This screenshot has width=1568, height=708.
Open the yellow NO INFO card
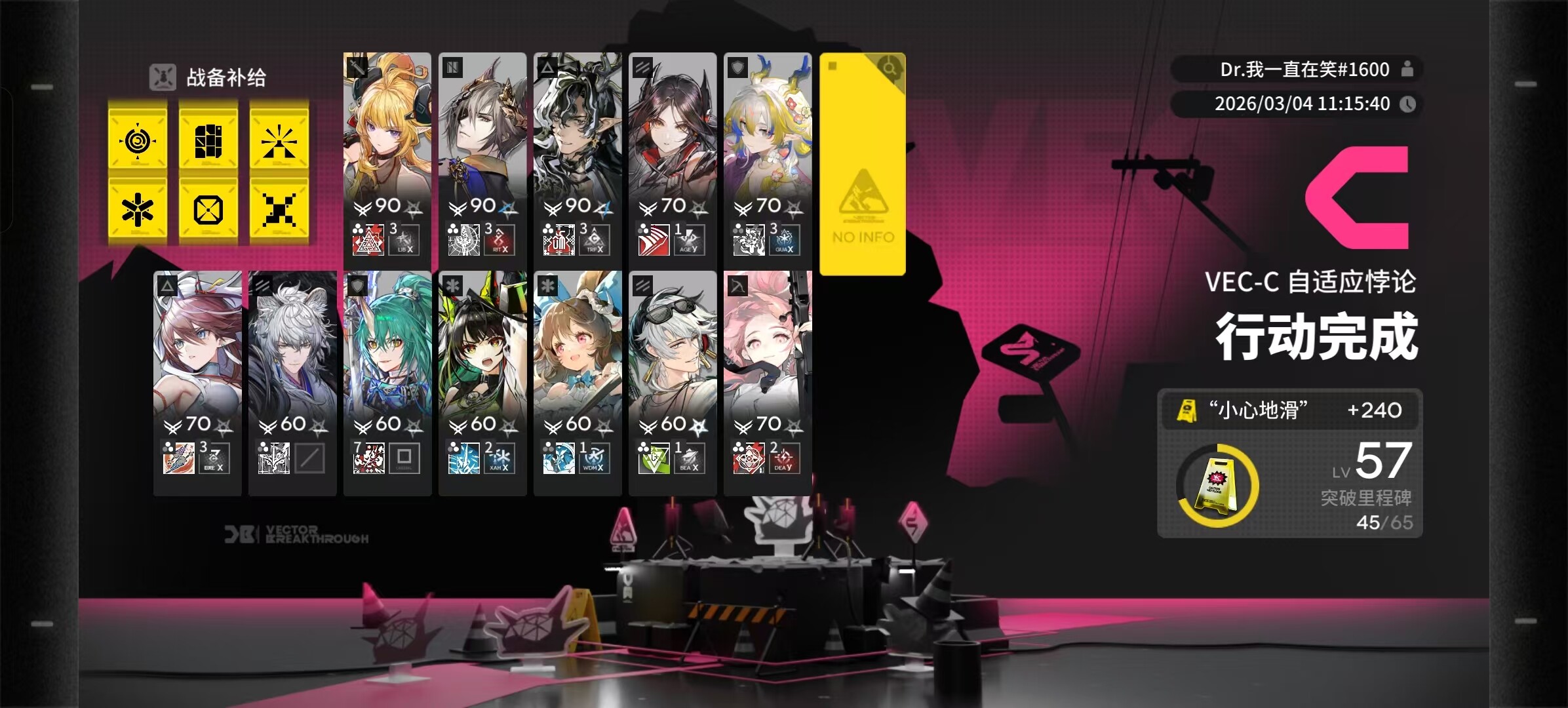pyautogui.click(x=863, y=164)
